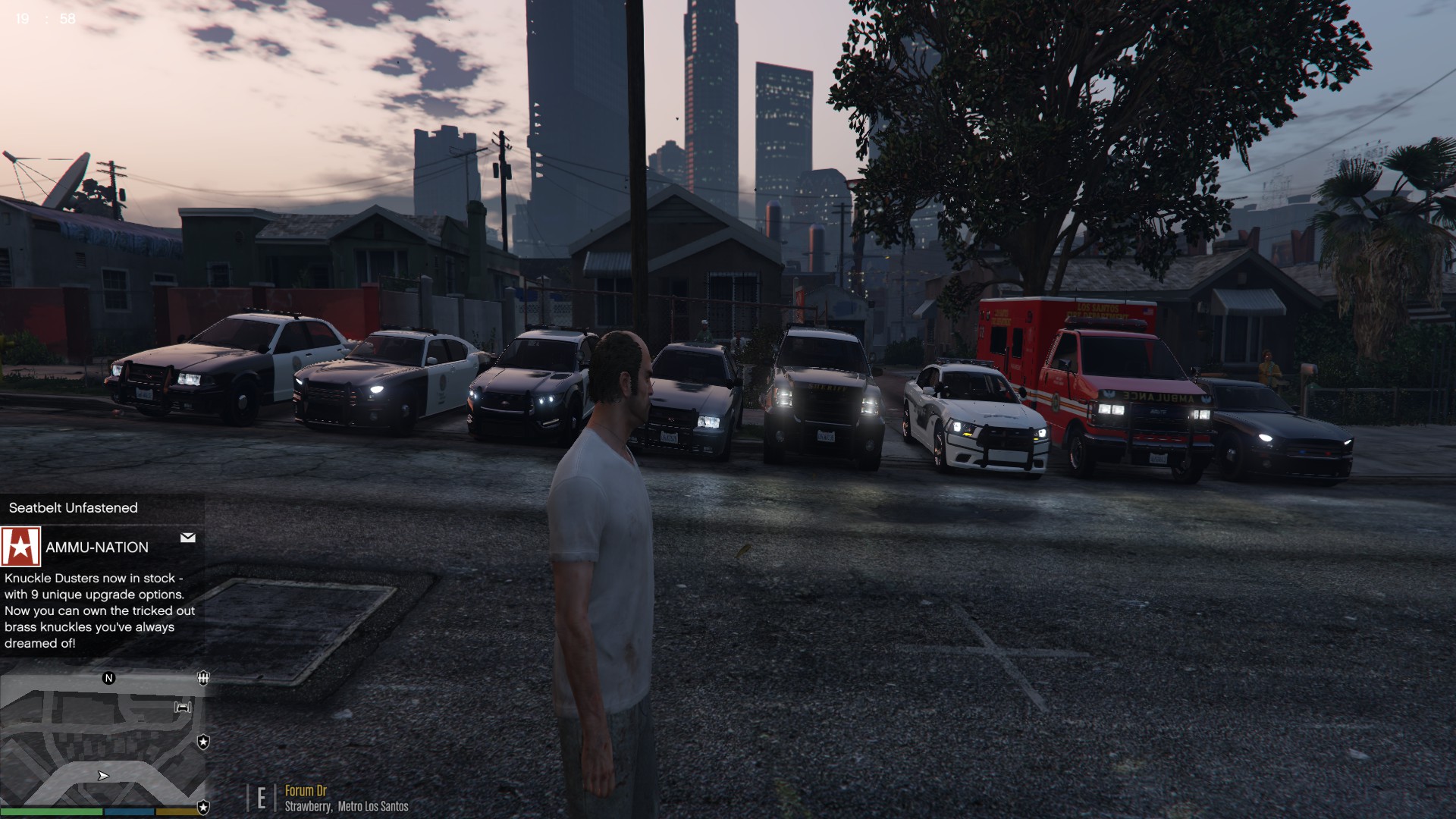Click the garage car blip on minimap
Viewport: 1456px width, 819px height.
tap(183, 708)
